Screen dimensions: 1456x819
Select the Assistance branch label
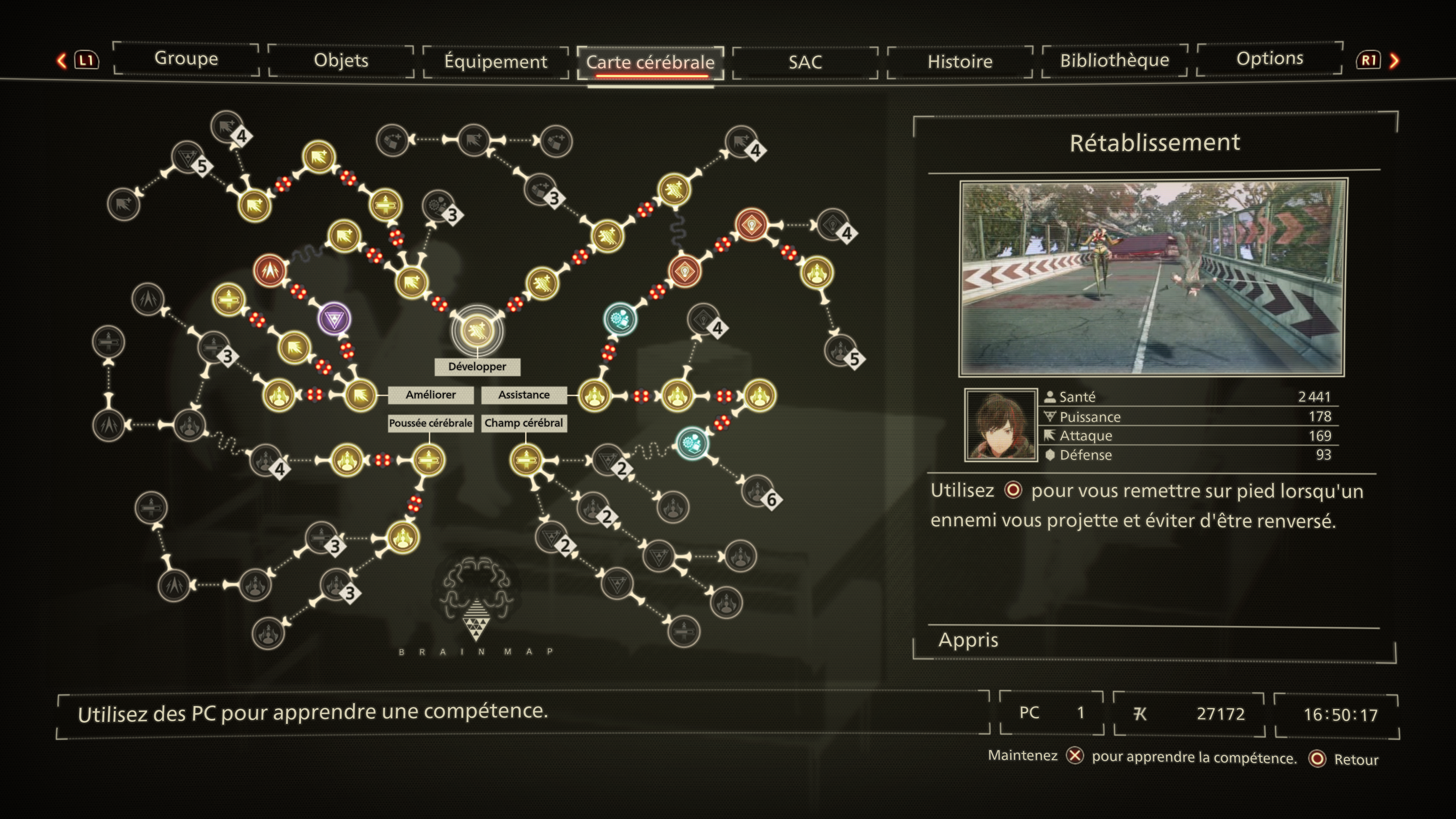click(x=523, y=394)
